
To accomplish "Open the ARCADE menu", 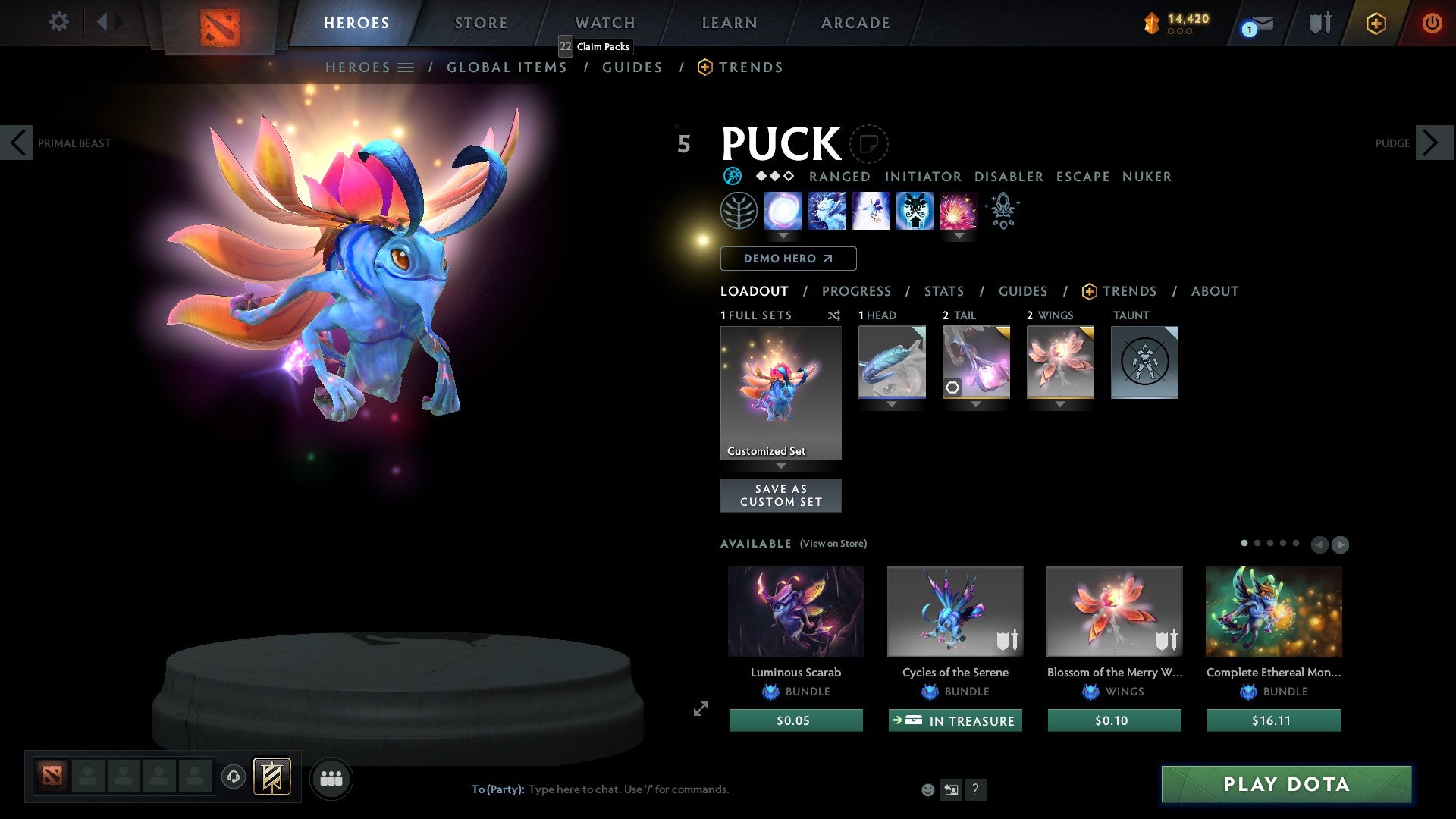I will click(855, 23).
